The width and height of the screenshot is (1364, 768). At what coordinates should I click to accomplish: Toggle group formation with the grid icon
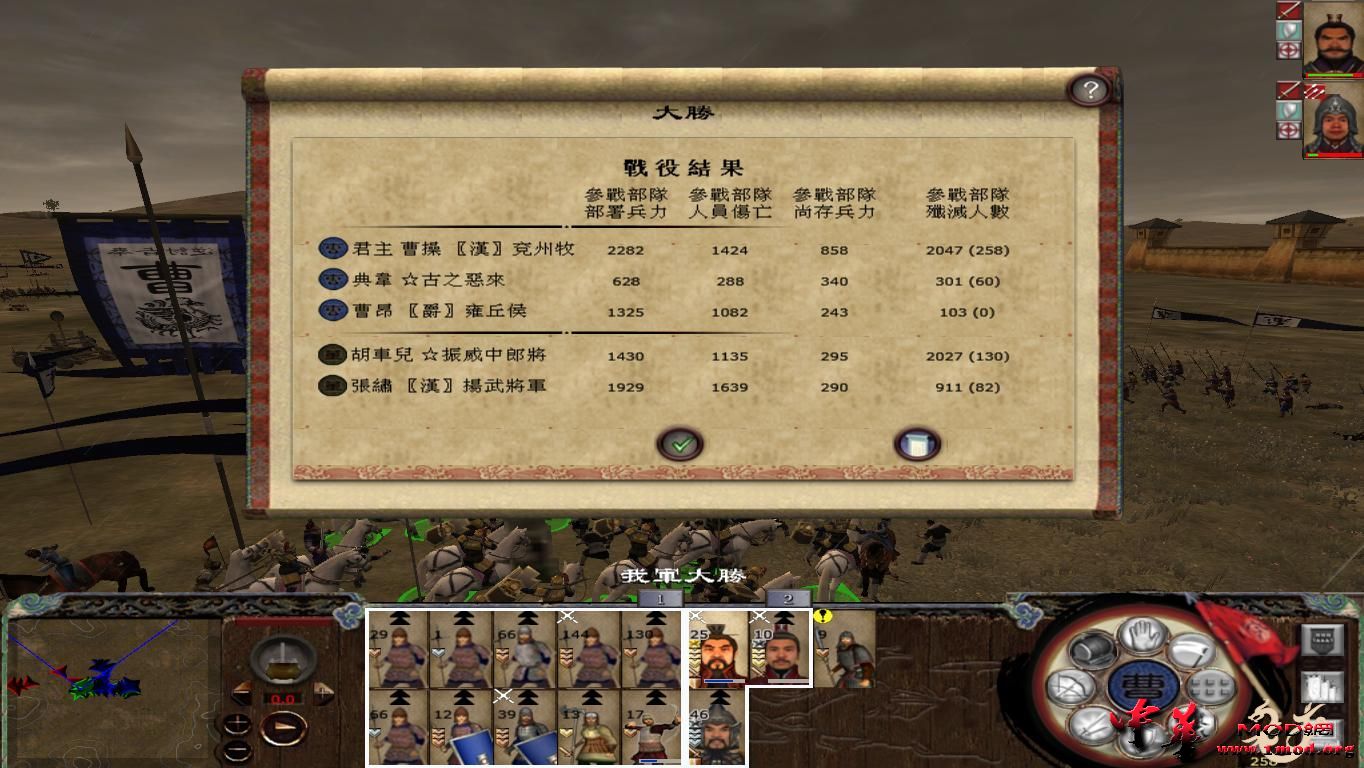click(1210, 686)
